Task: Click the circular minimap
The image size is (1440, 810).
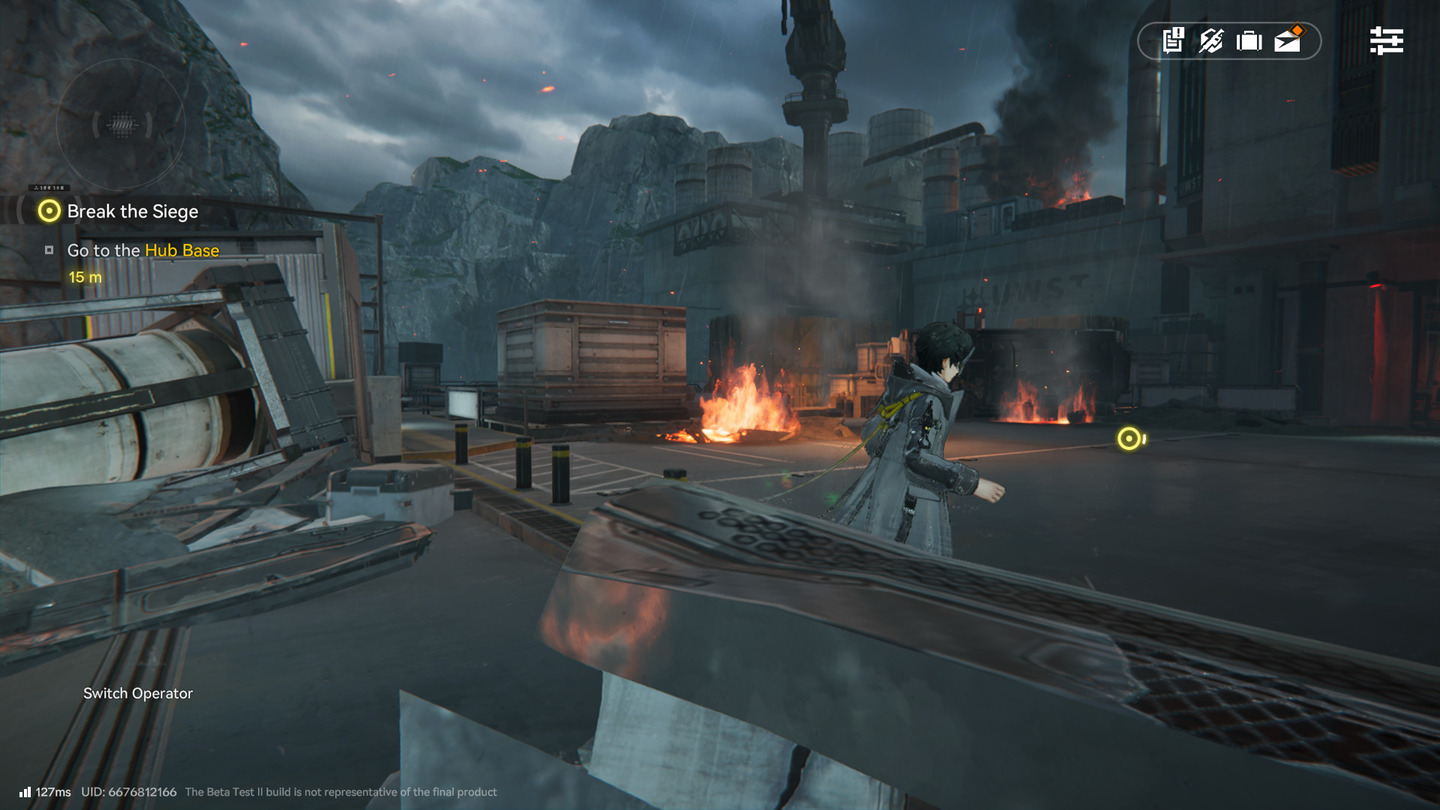Action: point(121,125)
